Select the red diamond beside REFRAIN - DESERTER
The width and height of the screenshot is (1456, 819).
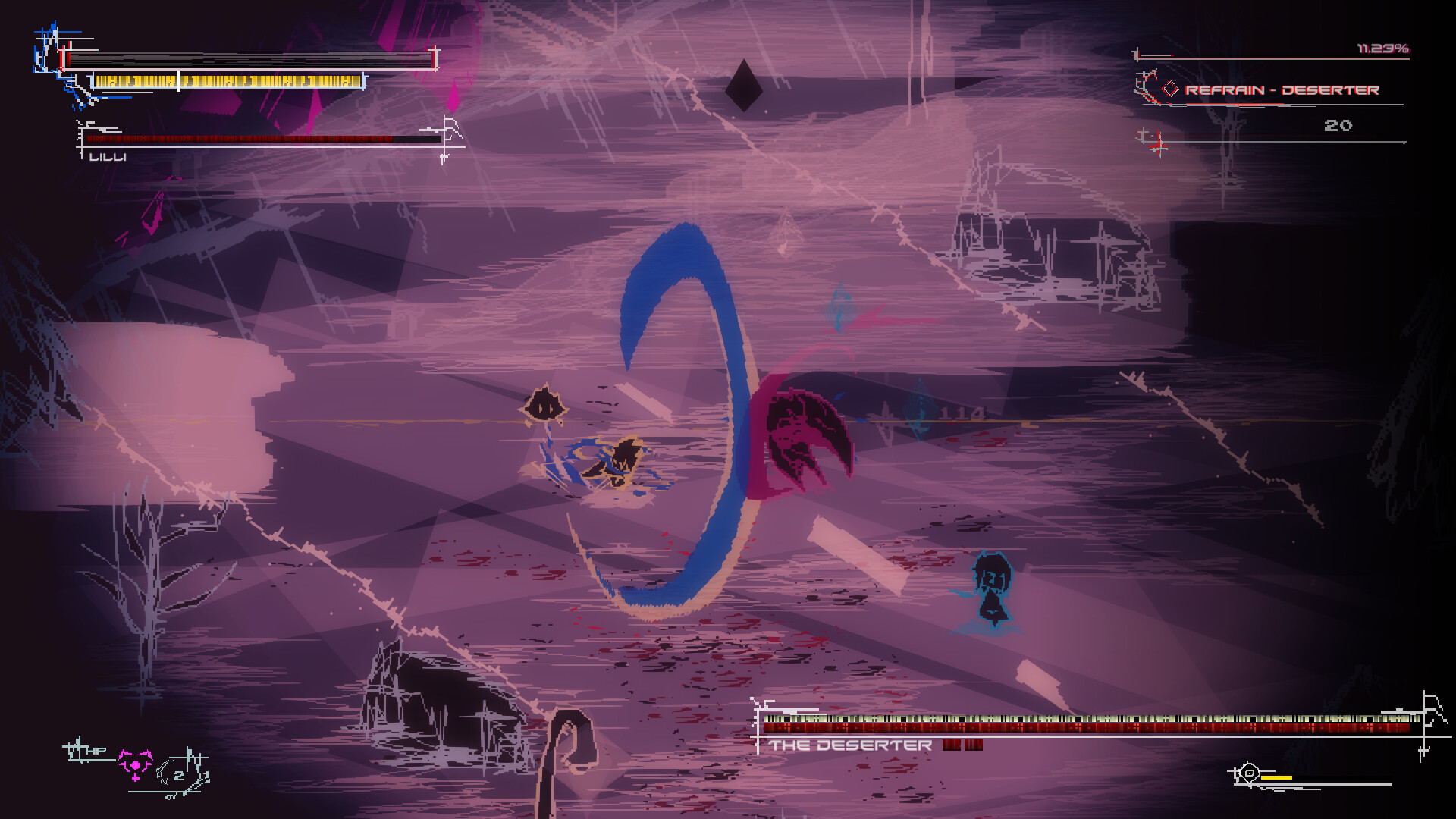[x=1171, y=89]
